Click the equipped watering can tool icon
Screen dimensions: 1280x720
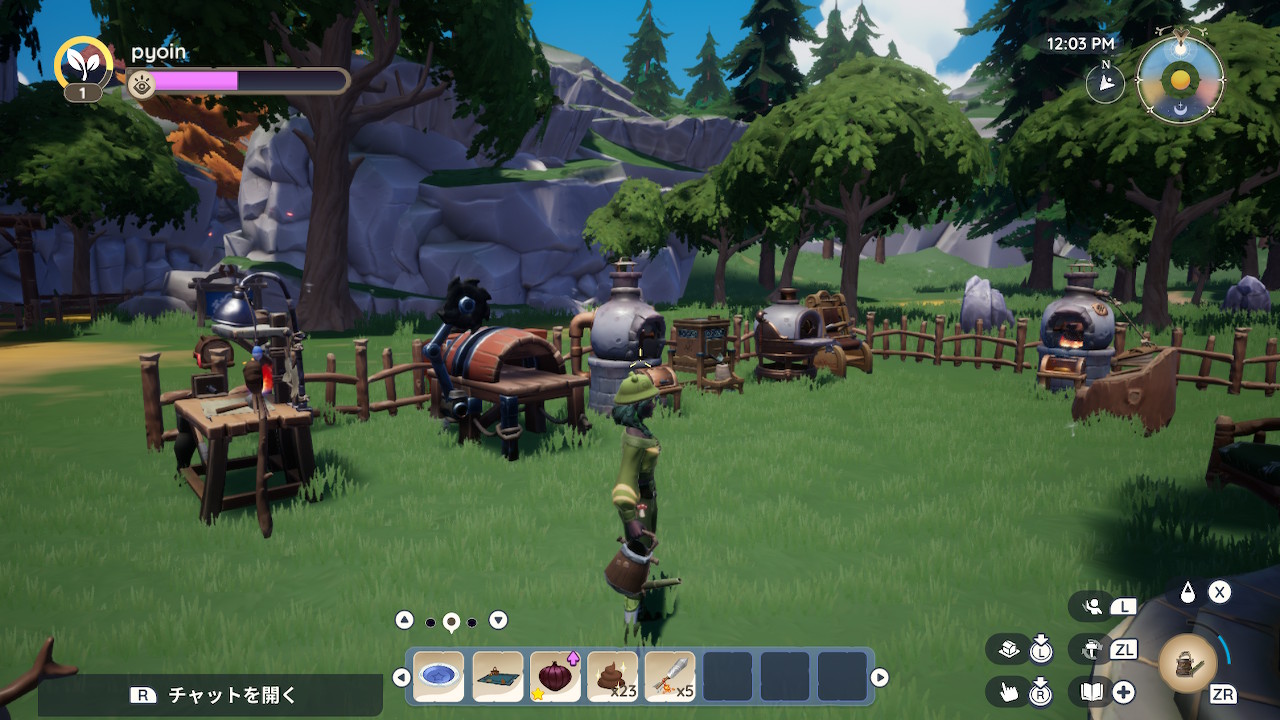tap(1188, 663)
